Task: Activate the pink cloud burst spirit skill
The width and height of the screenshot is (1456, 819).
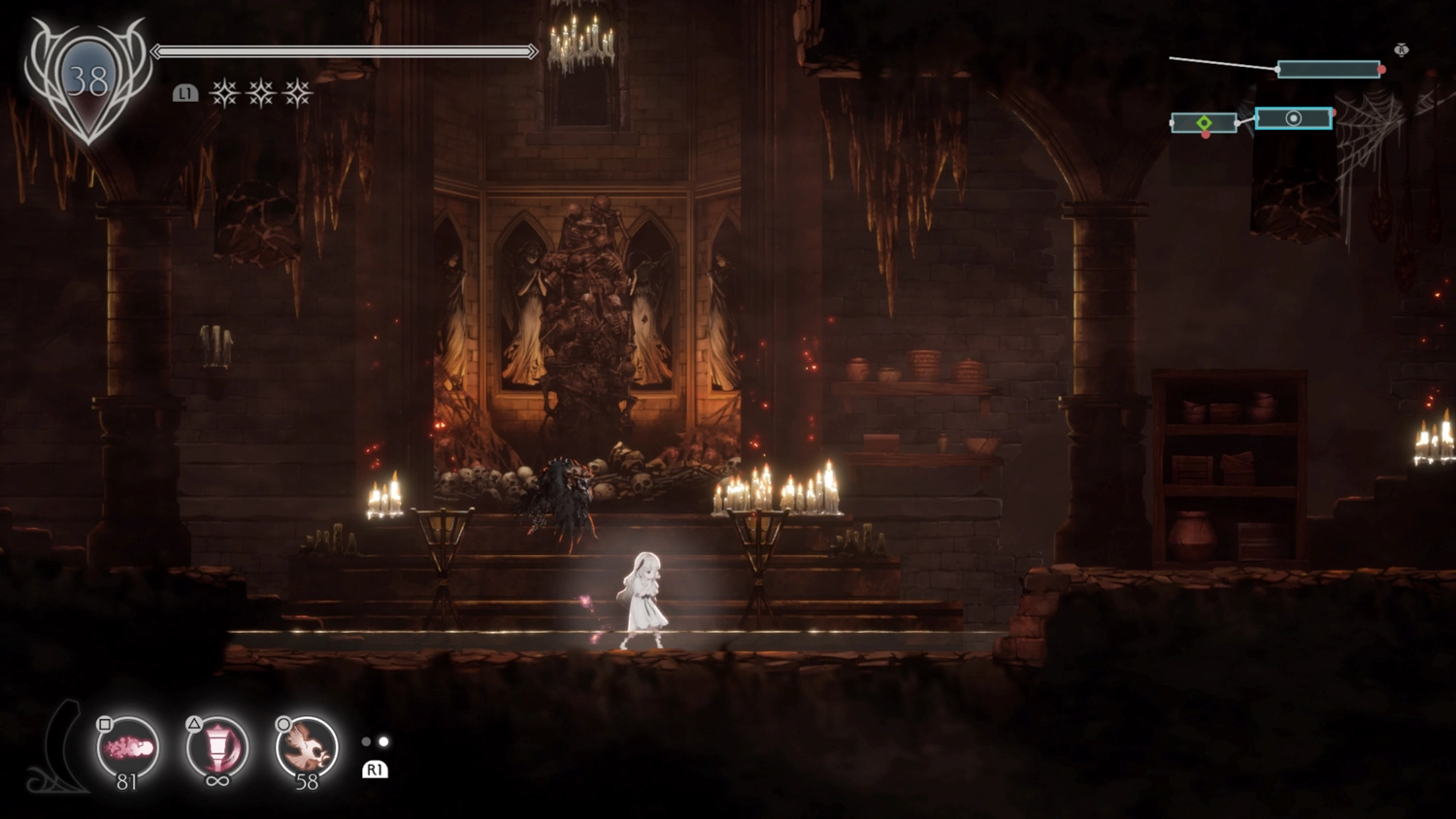Action: click(128, 748)
